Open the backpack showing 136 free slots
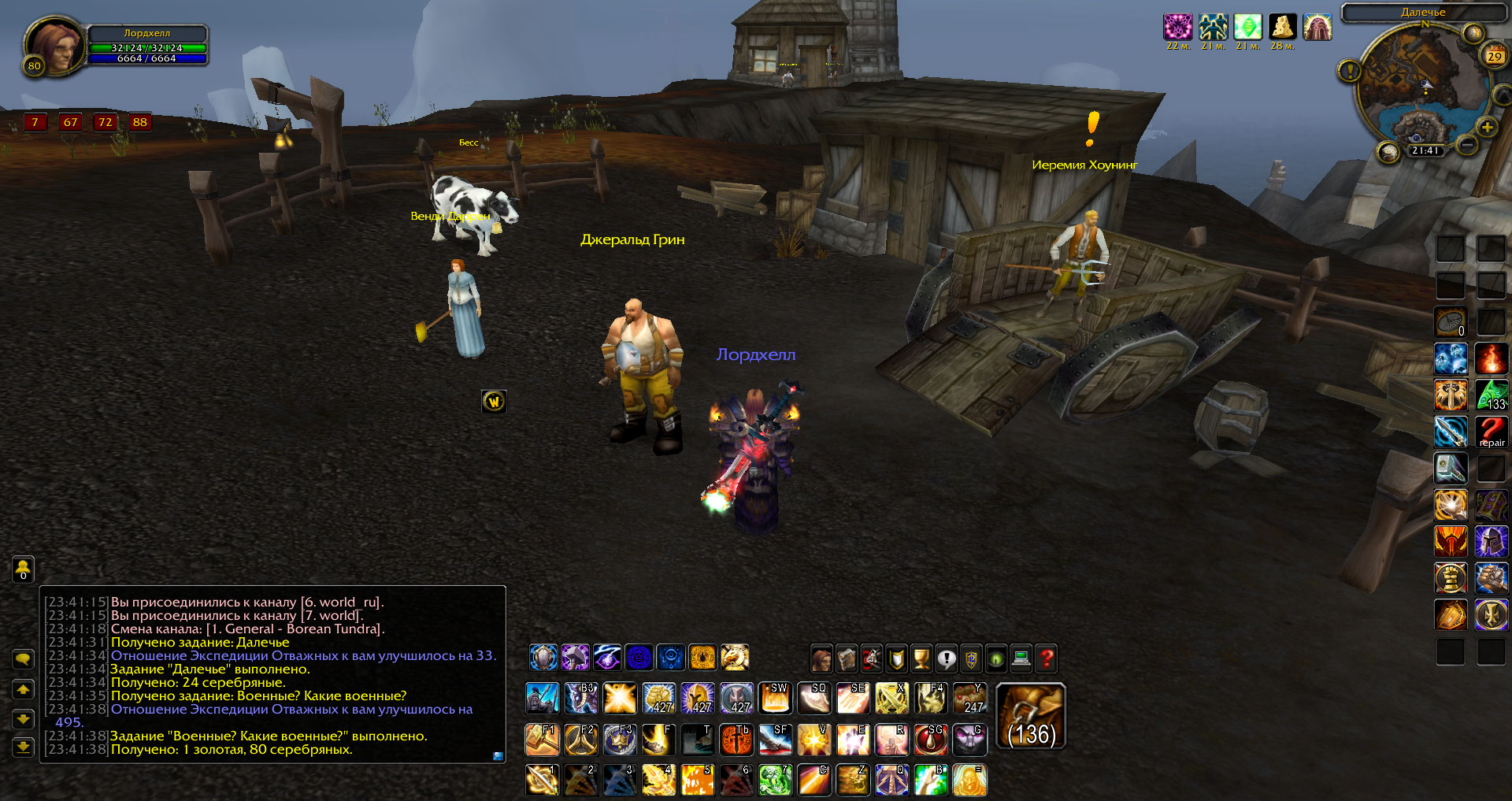1512x801 pixels. coord(1031,717)
